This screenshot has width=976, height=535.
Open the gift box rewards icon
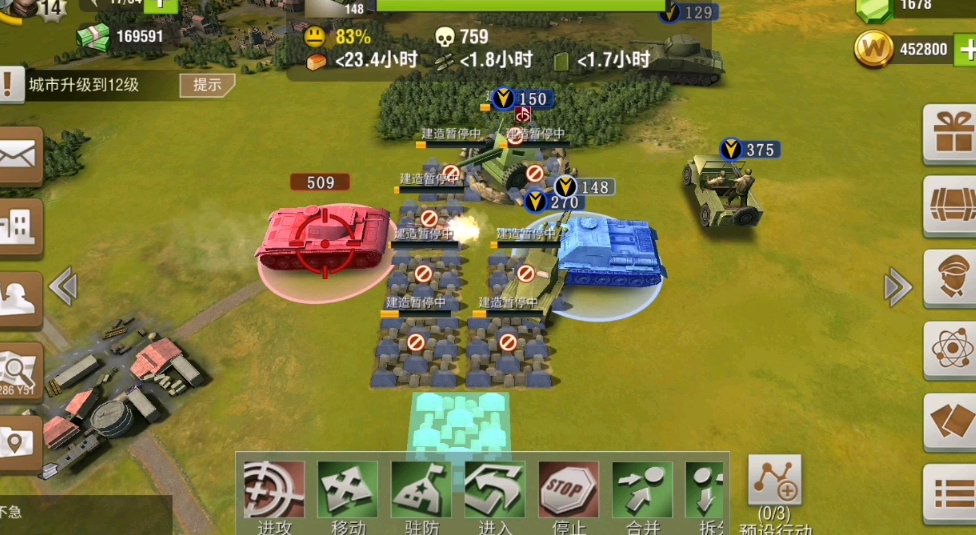(x=949, y=133)
